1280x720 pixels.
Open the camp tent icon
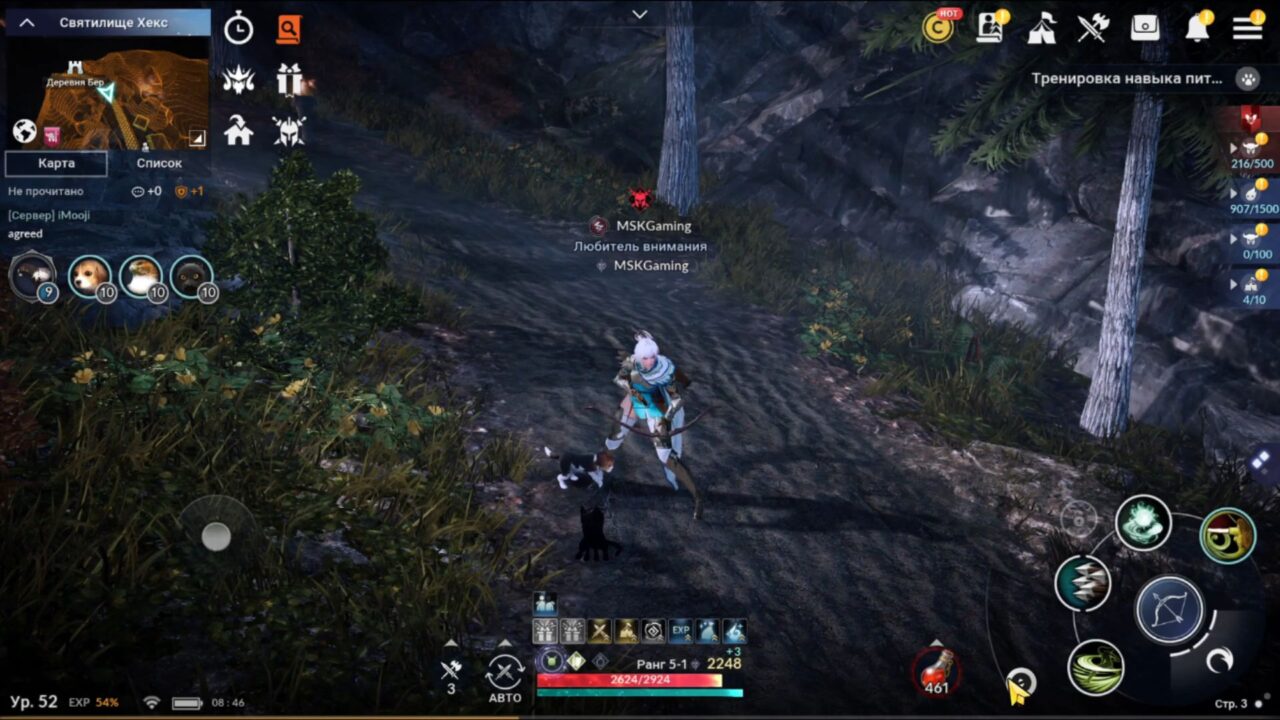1042,29
